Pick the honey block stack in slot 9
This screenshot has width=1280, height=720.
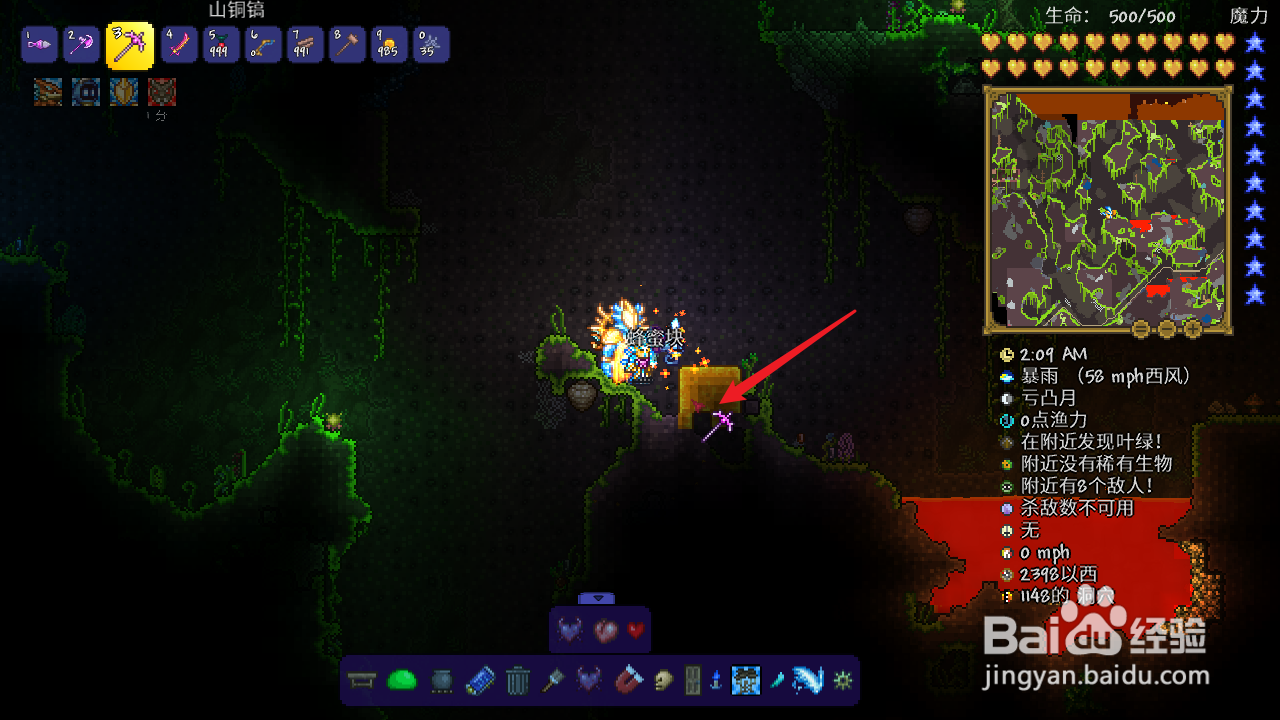coord(389,45)
